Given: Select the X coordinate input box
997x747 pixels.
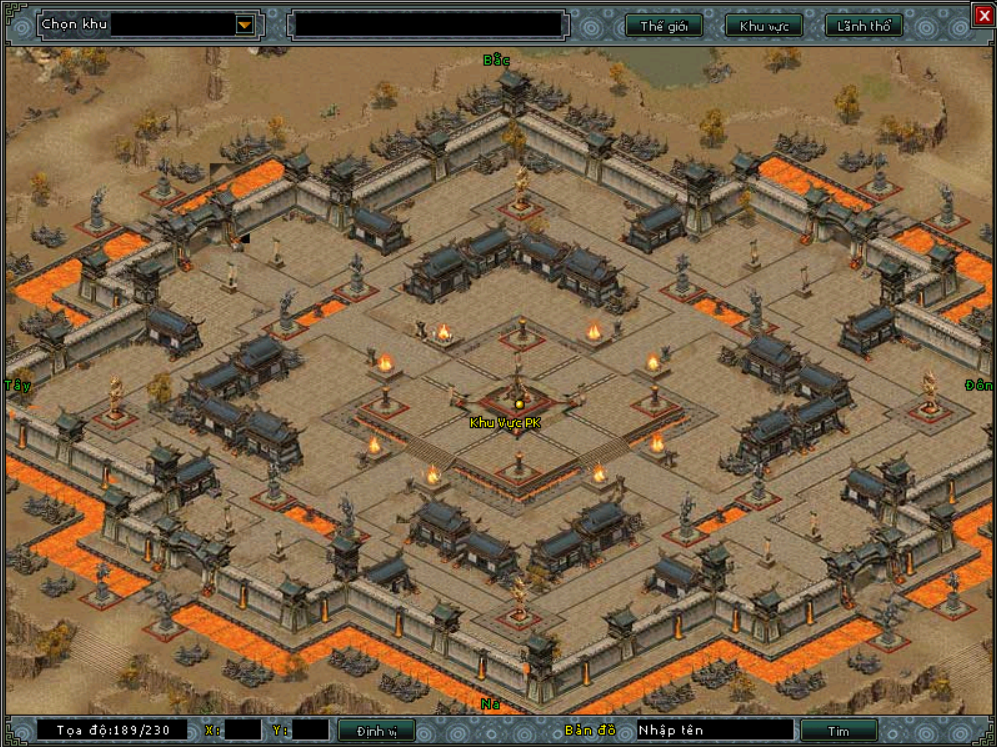Looking at the screenshot, I should click(x=243, y=730).
